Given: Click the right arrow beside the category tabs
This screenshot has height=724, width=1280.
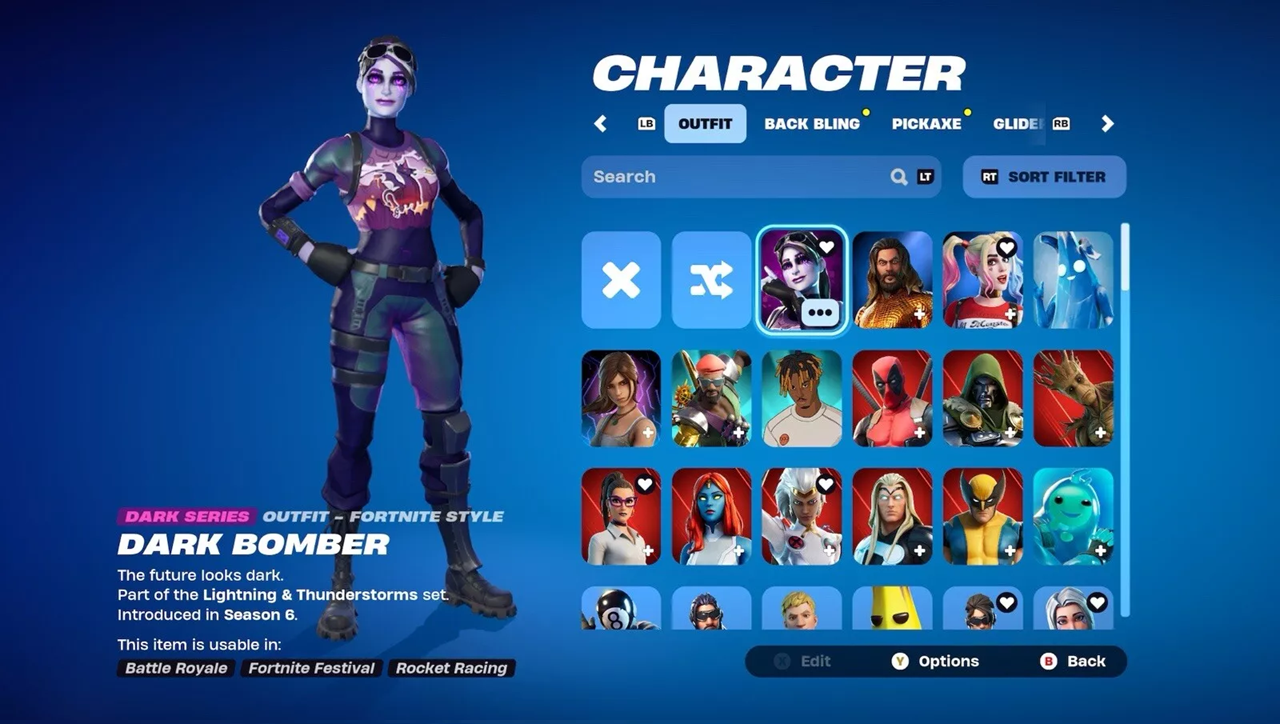Looking at the screenshot, I should pos(1107,124).
